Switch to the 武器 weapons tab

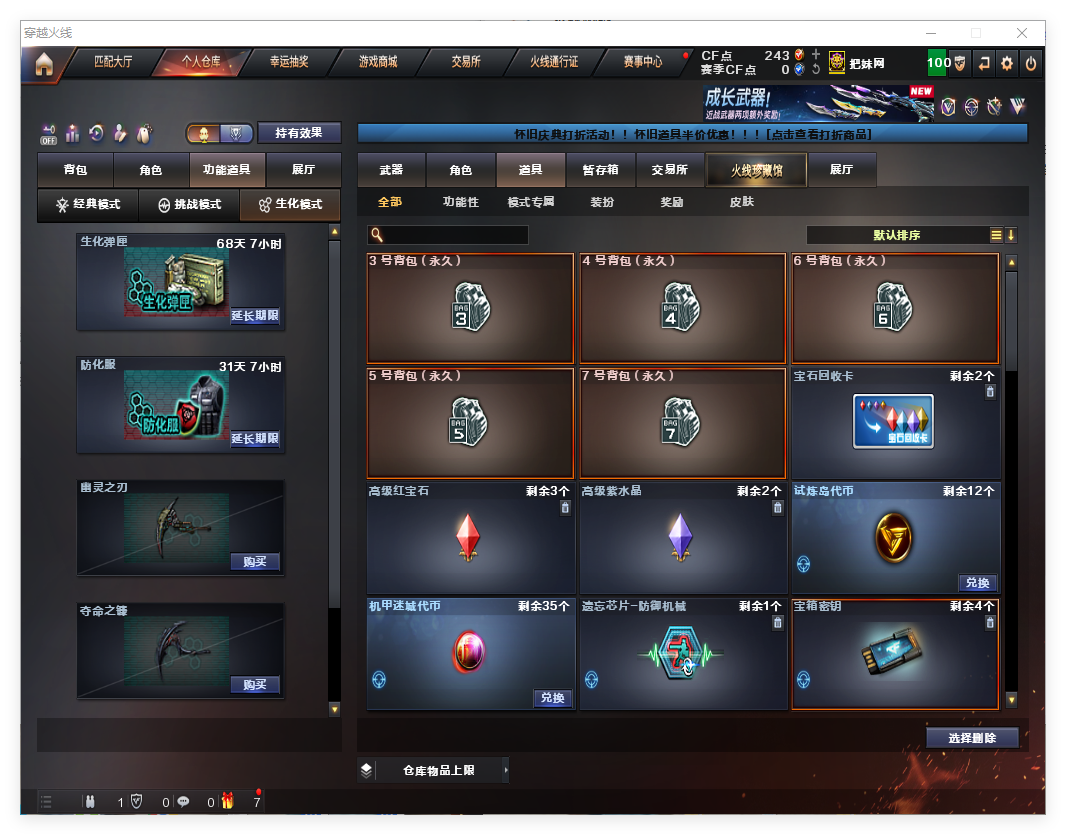click(x=391, y=170)
